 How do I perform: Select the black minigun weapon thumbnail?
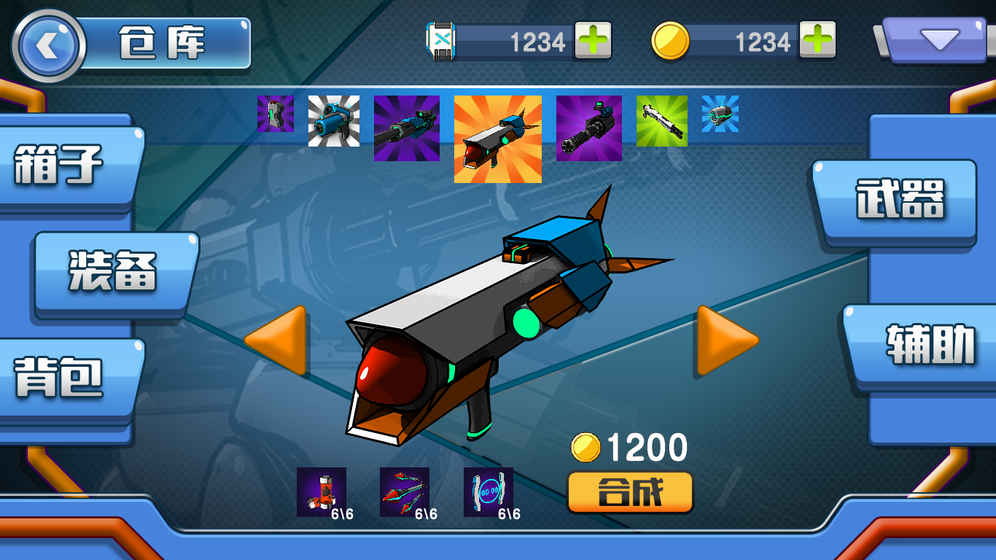click(x=589, y=128)
